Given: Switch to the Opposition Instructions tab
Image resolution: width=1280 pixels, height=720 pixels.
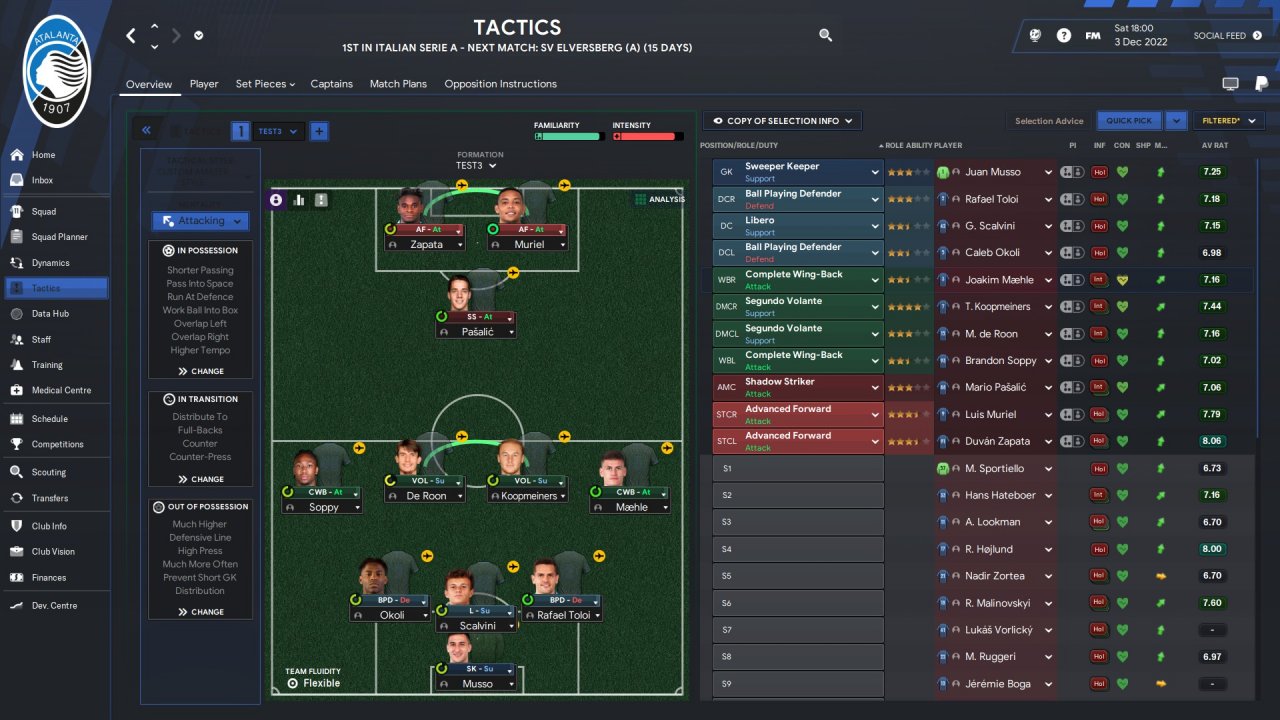Looking at the screenshot, I should [500, 84].
